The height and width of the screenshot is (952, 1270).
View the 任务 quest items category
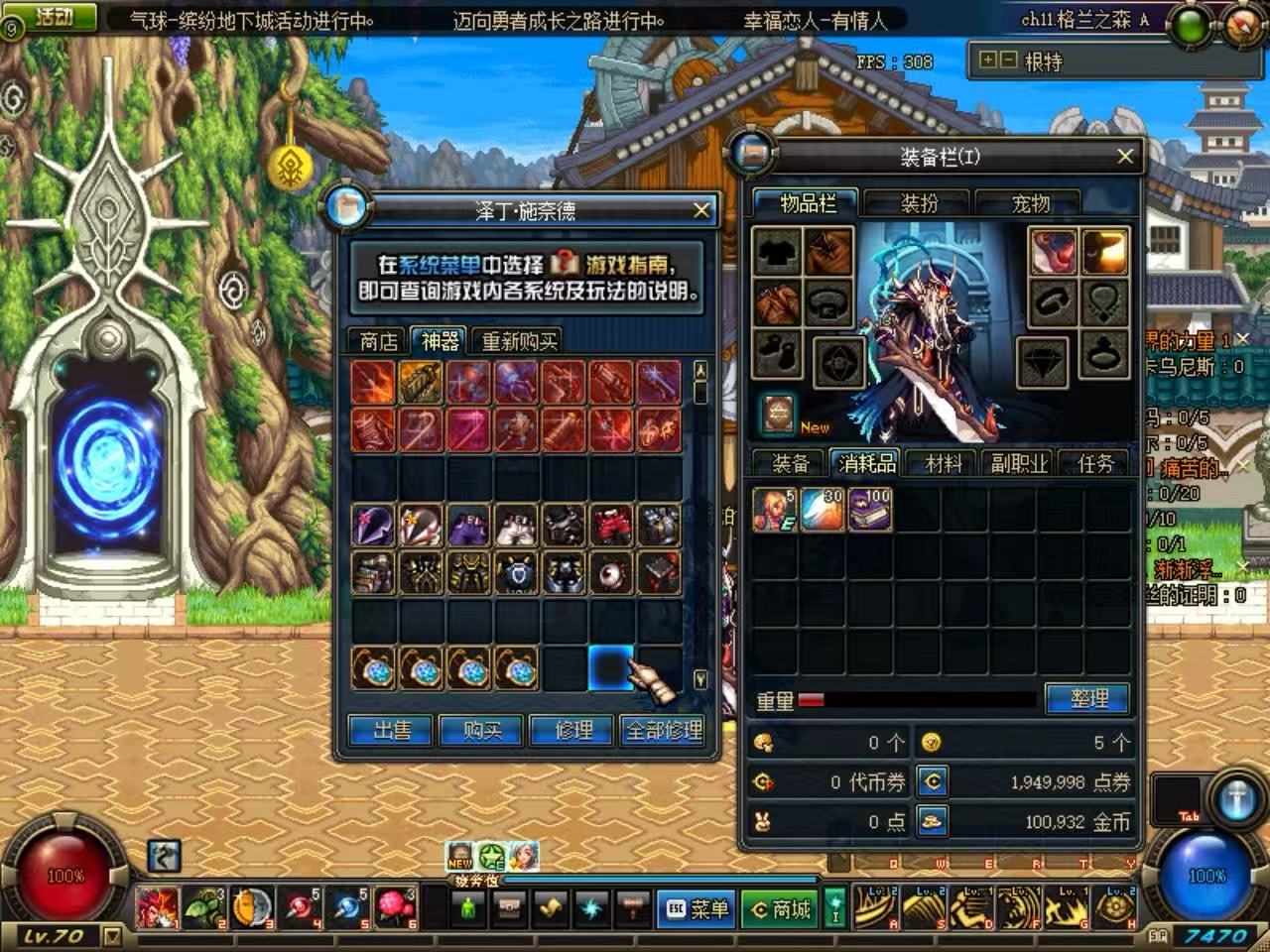1095,463
